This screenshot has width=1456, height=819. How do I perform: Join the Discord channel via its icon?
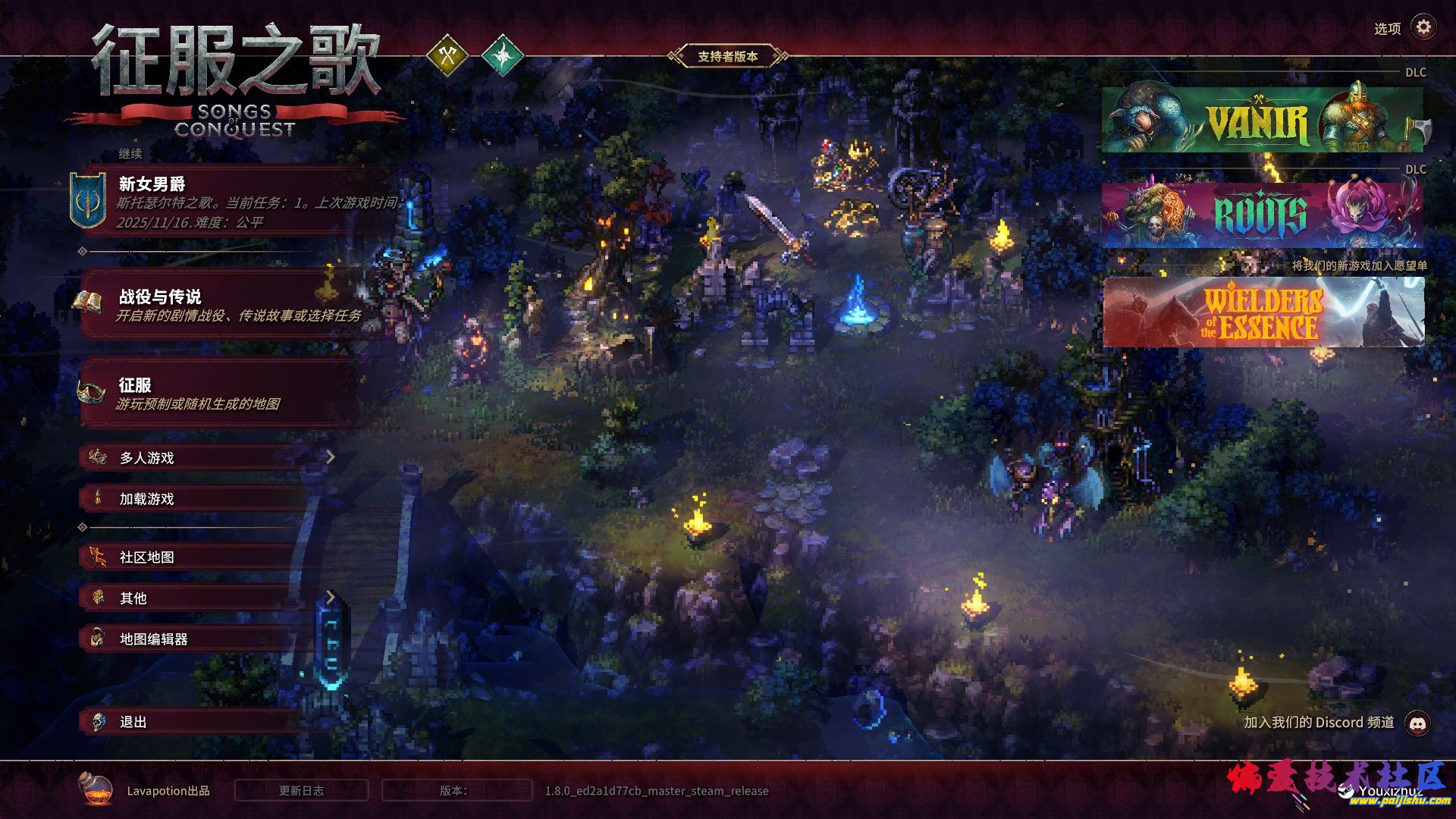(1418, 723)
